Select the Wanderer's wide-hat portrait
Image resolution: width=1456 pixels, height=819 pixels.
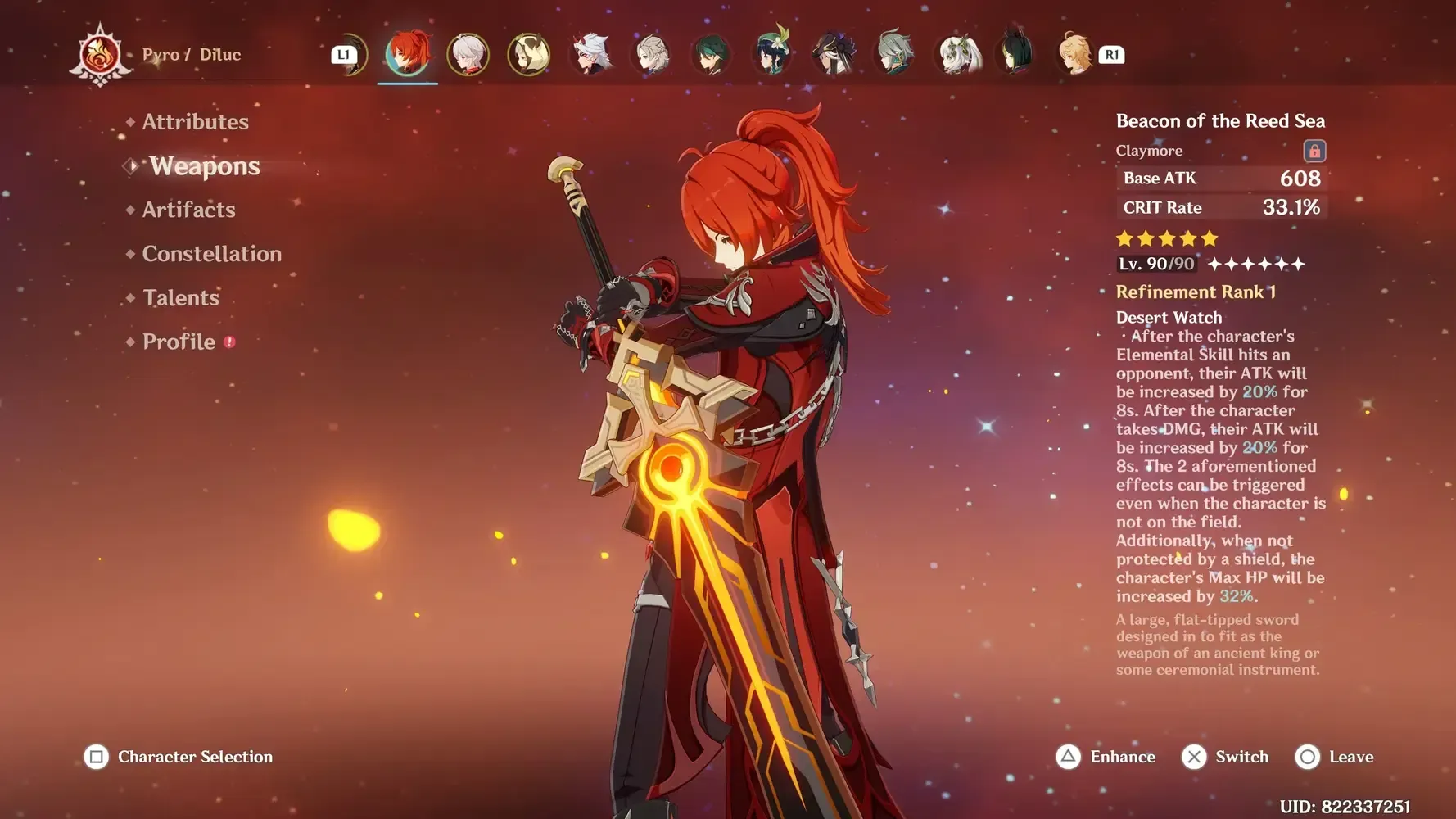(834, 54)
